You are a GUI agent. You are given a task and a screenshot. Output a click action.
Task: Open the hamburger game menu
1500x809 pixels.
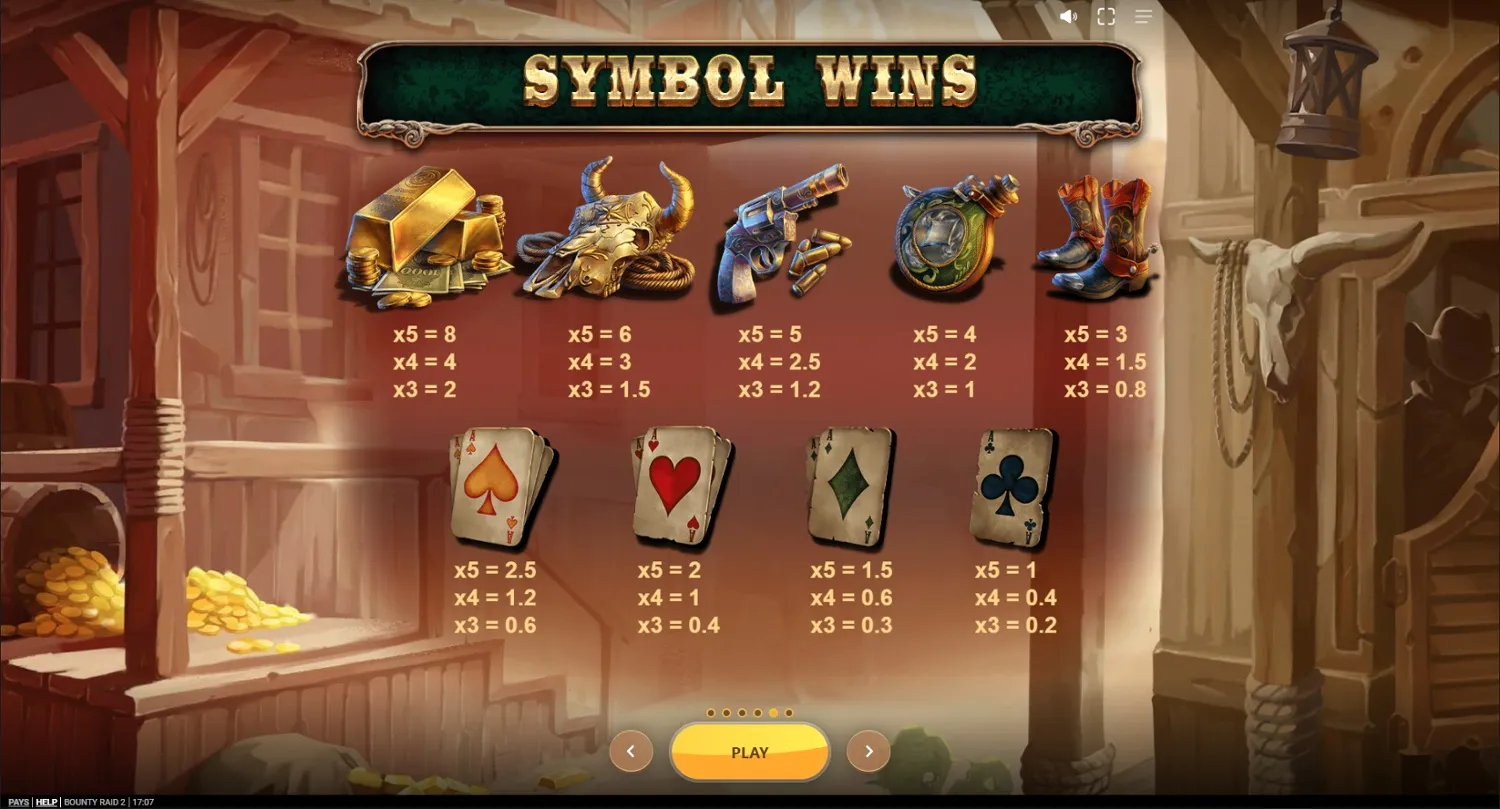[x=1143, y=16]
